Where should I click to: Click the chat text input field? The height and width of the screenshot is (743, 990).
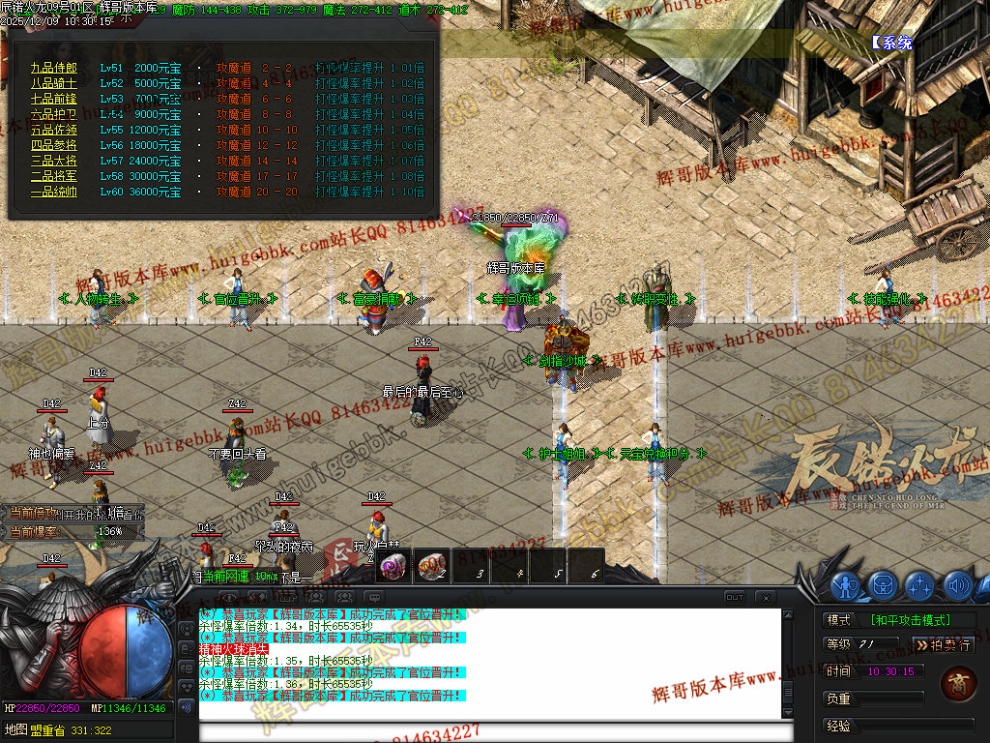[490, 732]
